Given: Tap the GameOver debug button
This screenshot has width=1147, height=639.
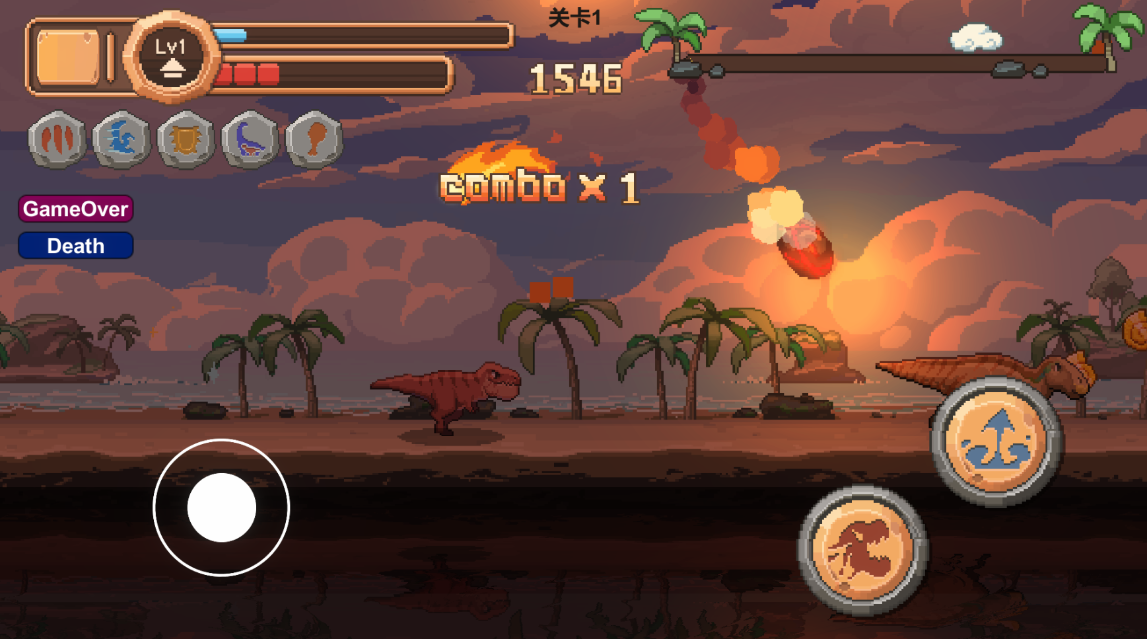Looking at the screenshot, I should [x=75, y=209].
